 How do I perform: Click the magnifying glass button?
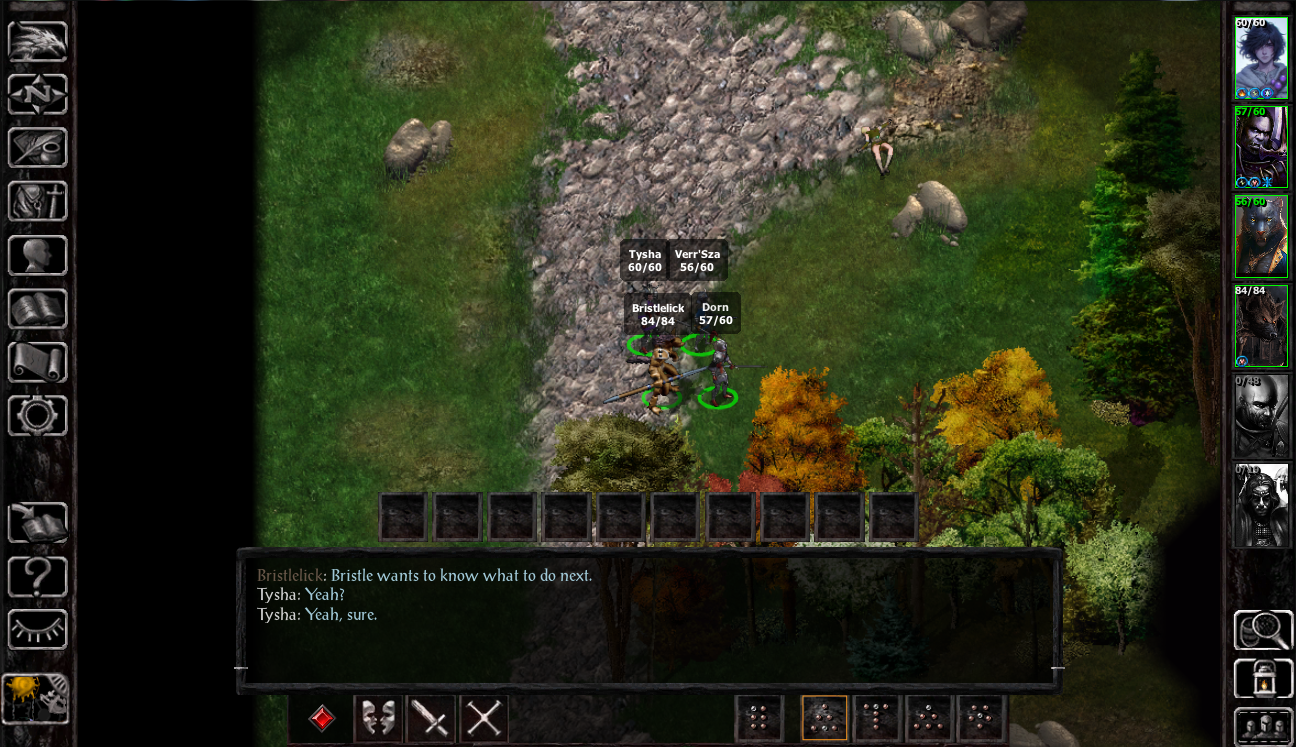[1263, 630]
